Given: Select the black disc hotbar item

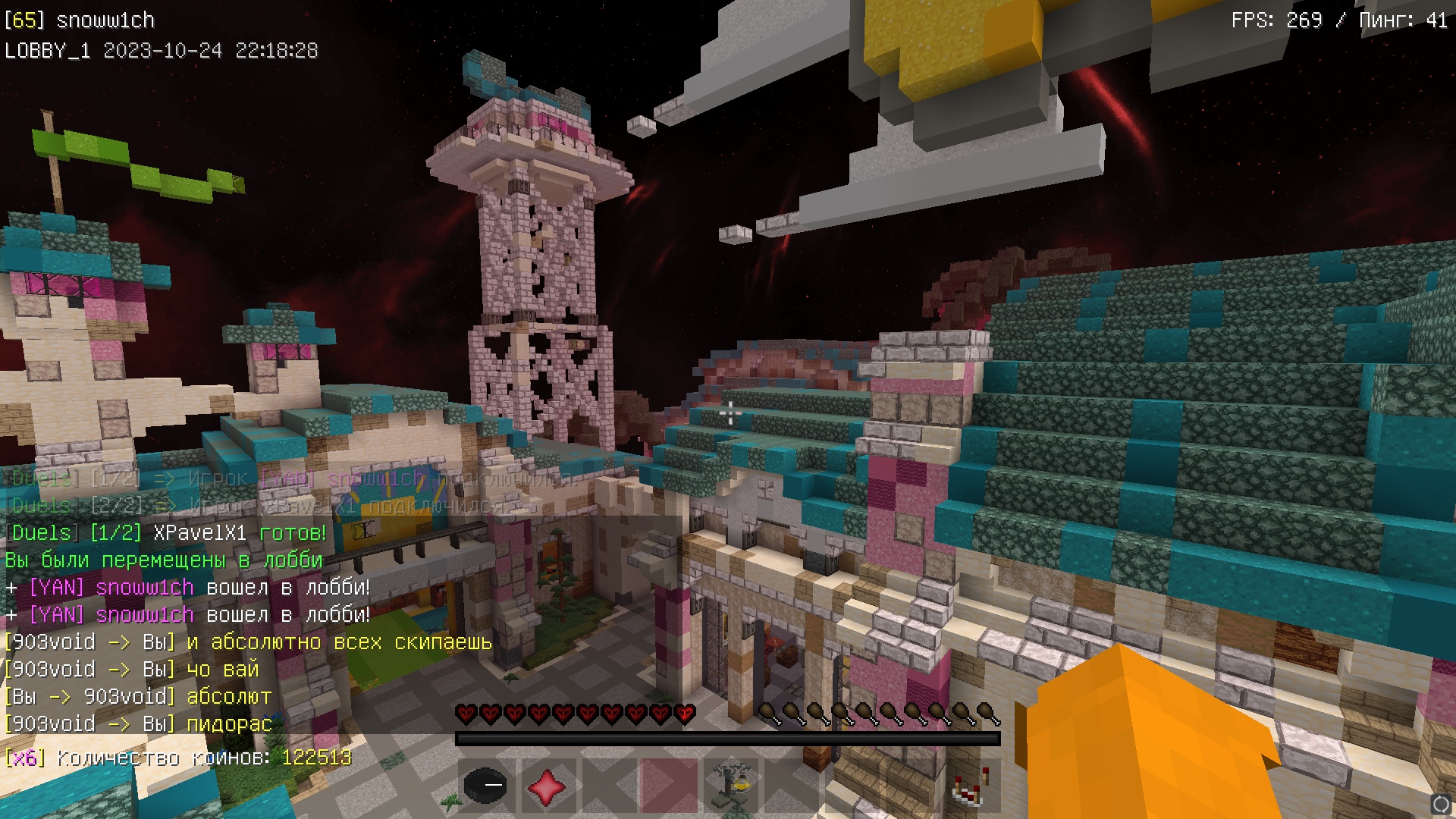Looking at the screenshot, I should 485,786.
